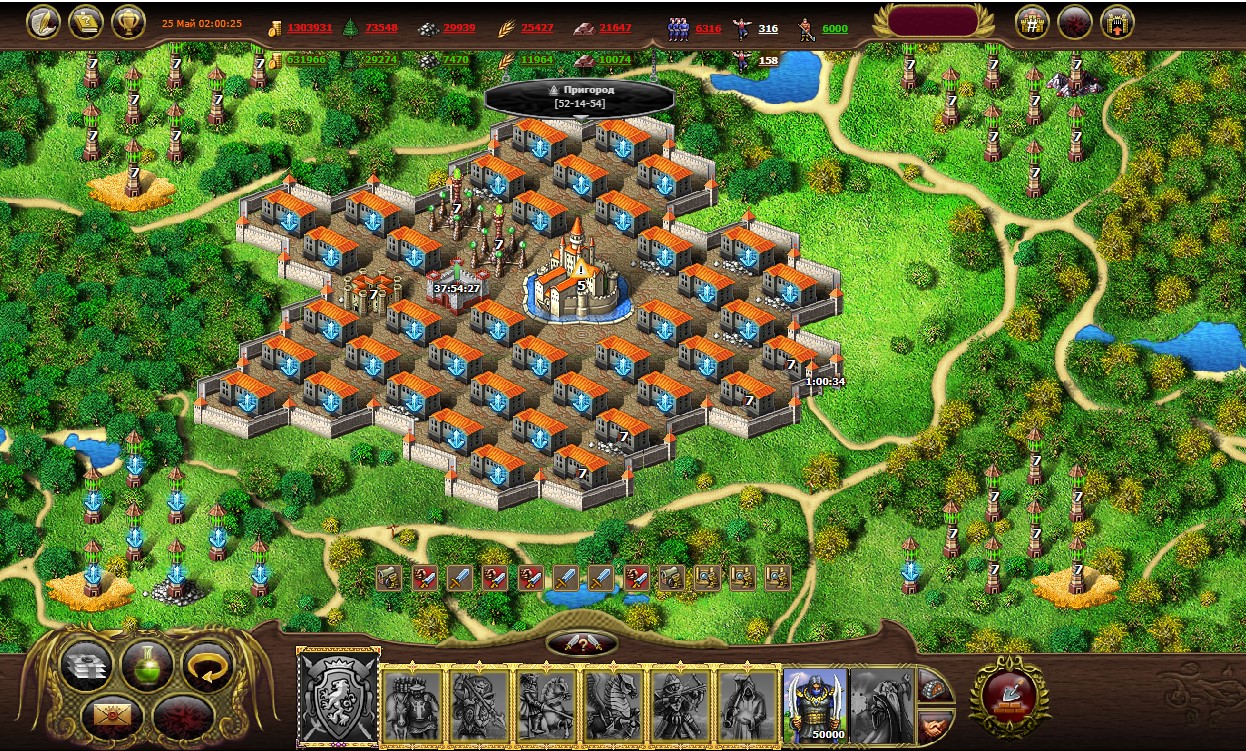1246x751 pixels.
Task: Open the trophy cup rankings
Action: [127, 21]
